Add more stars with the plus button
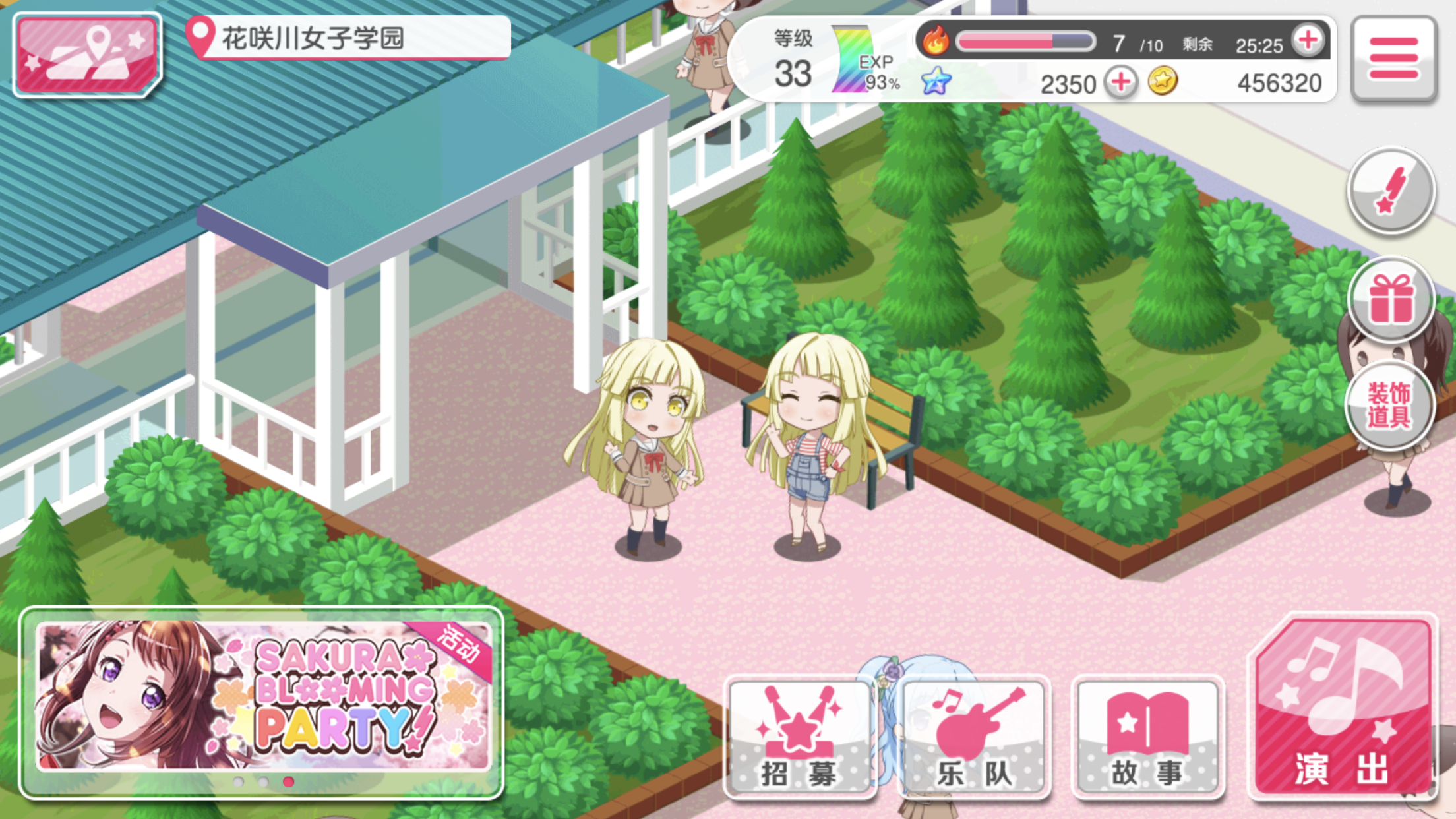This screenshot has width=1456, height=819. (x=1121, y=83)
